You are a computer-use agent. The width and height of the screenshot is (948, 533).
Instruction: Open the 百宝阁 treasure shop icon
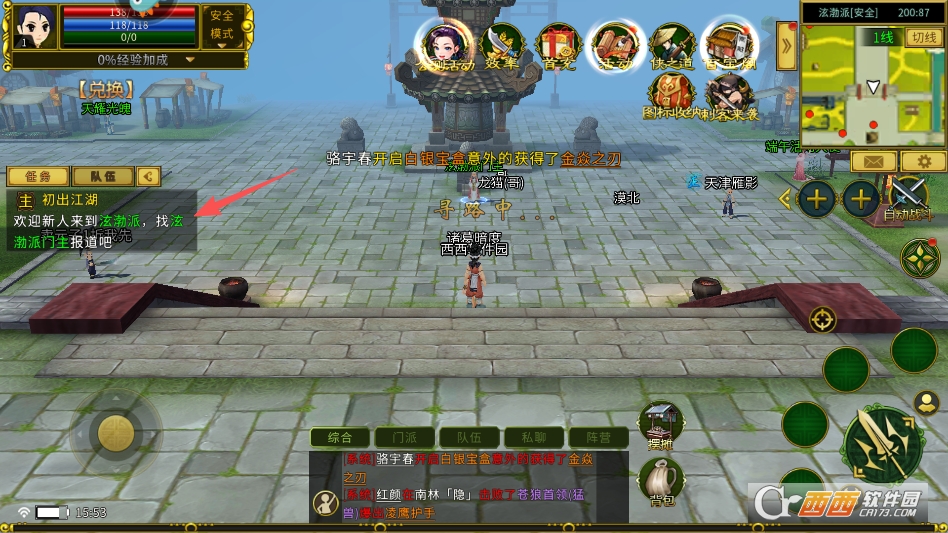(x=728, y=46)
